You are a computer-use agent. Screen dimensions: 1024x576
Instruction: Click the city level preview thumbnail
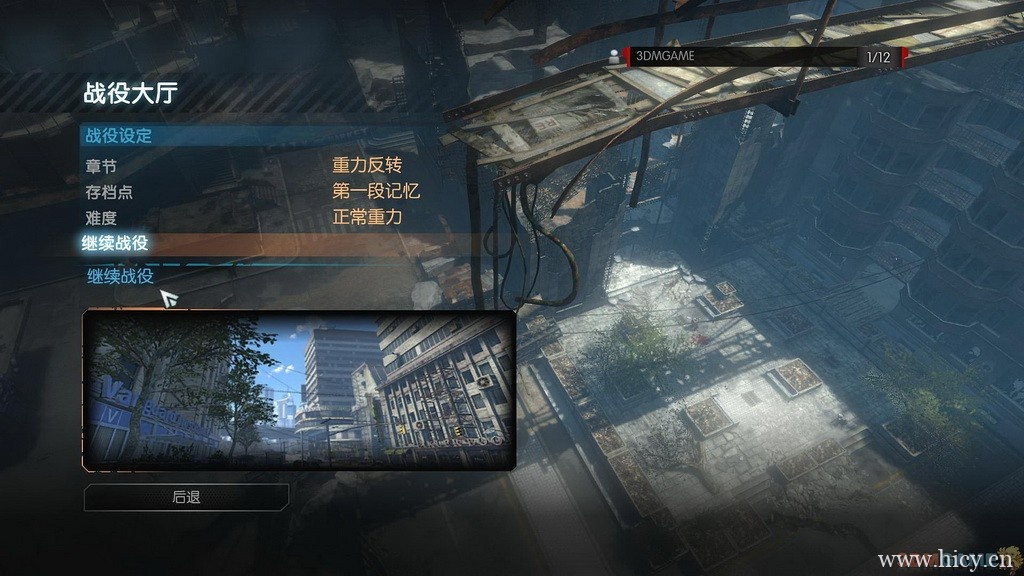coord(299,389)
